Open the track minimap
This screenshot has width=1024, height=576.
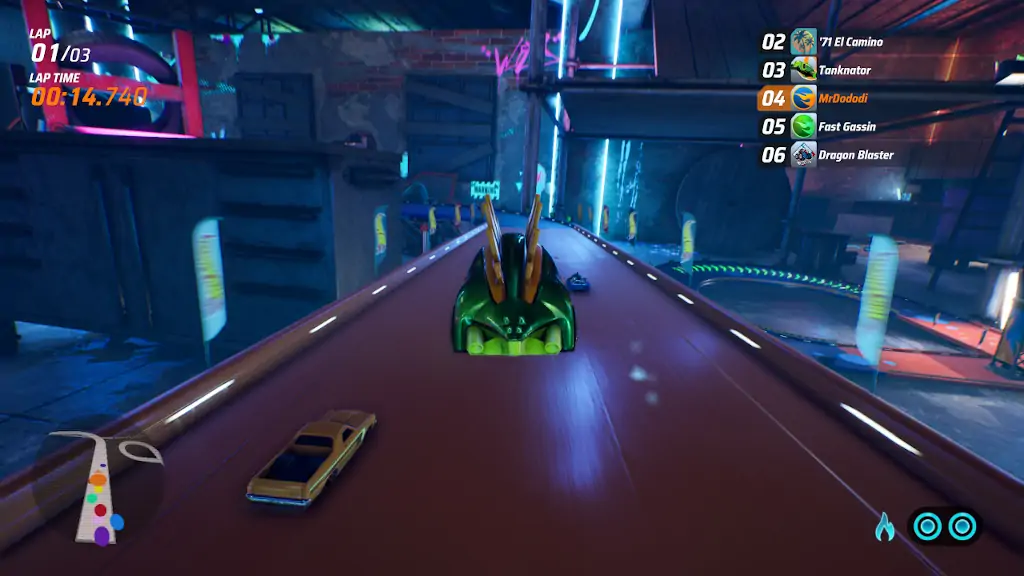(x=100, y=488)
